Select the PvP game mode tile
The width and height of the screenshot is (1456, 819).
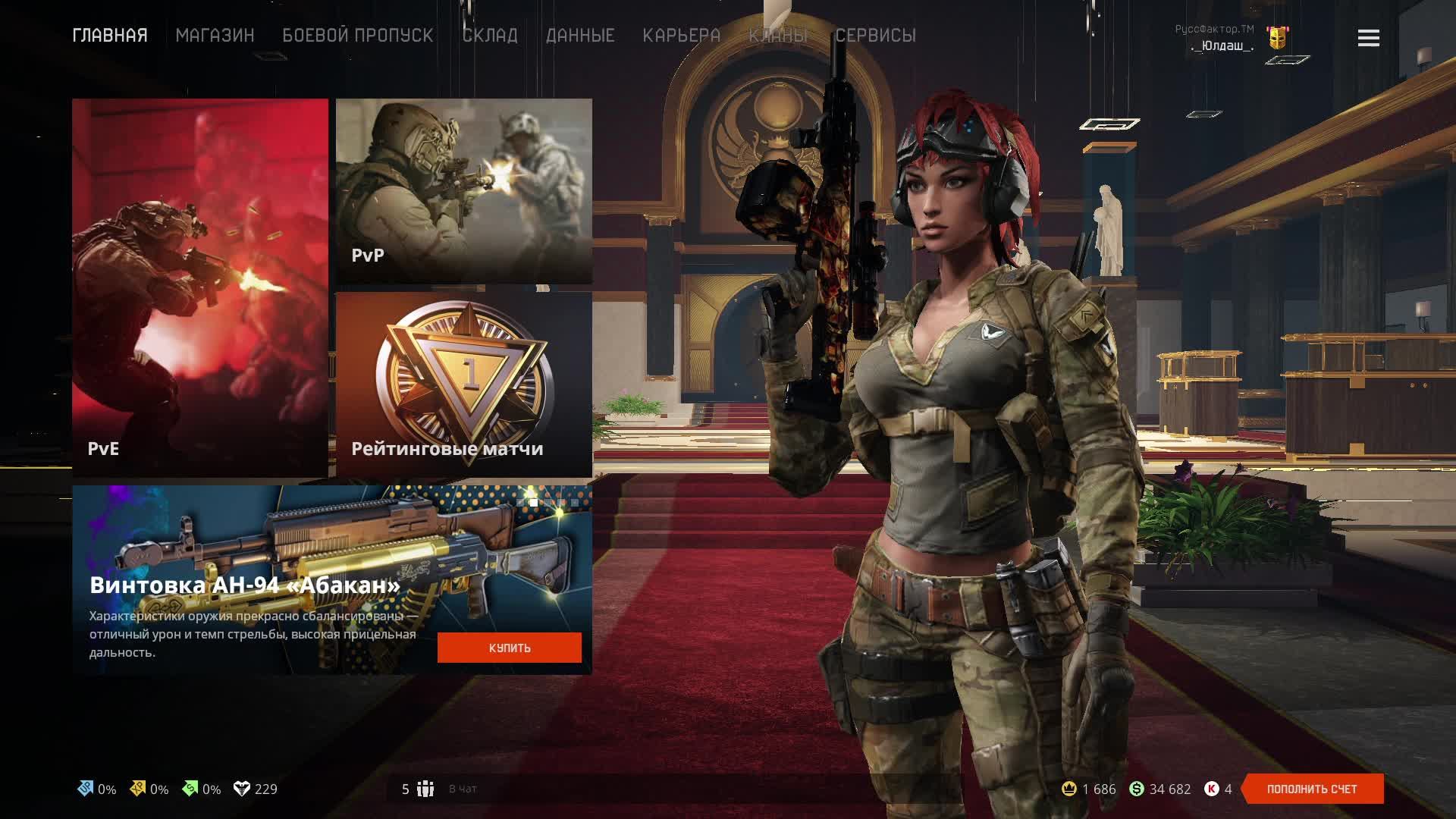tap(463, 190)
